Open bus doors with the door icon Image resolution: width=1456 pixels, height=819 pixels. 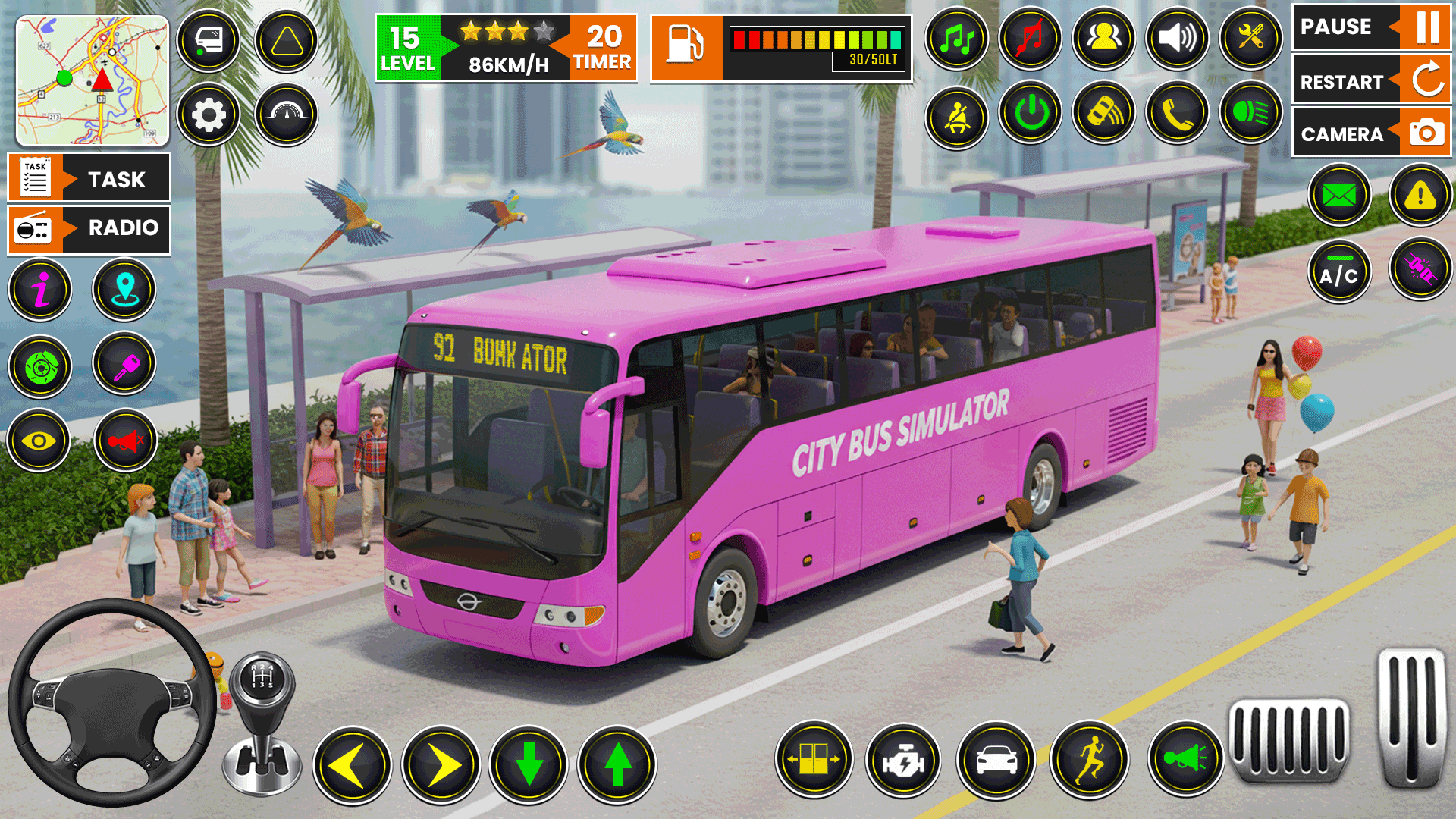coord(814,758)
